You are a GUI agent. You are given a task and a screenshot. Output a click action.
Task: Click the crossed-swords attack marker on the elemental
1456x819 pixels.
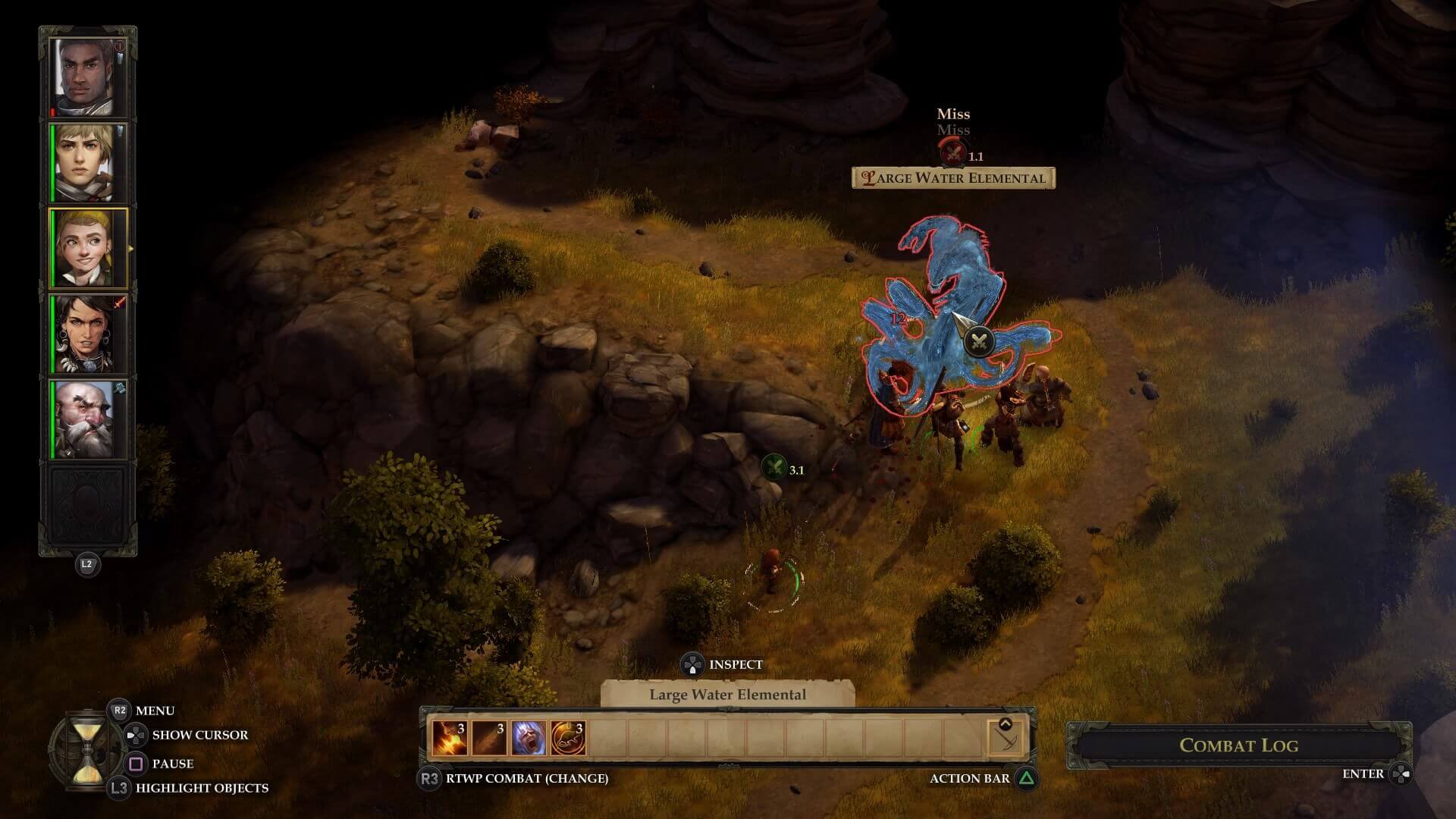coord(979,341)
